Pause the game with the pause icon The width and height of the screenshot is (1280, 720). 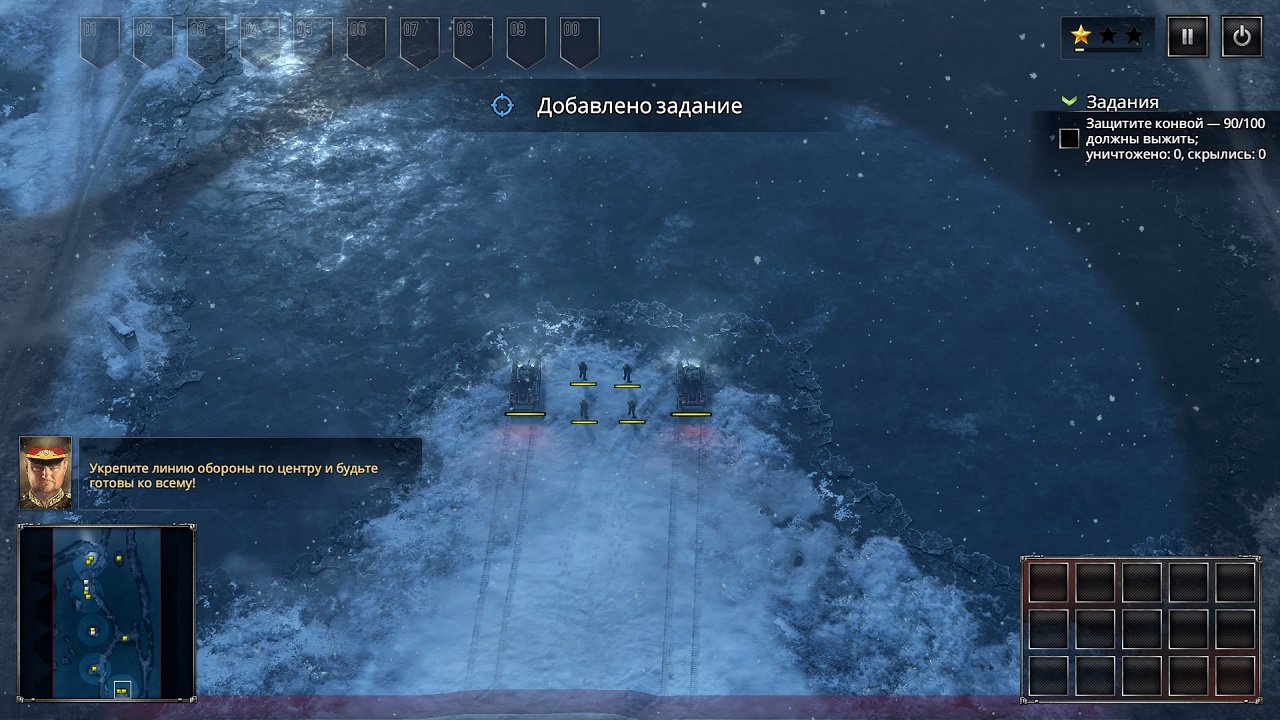click(1186, 35)
